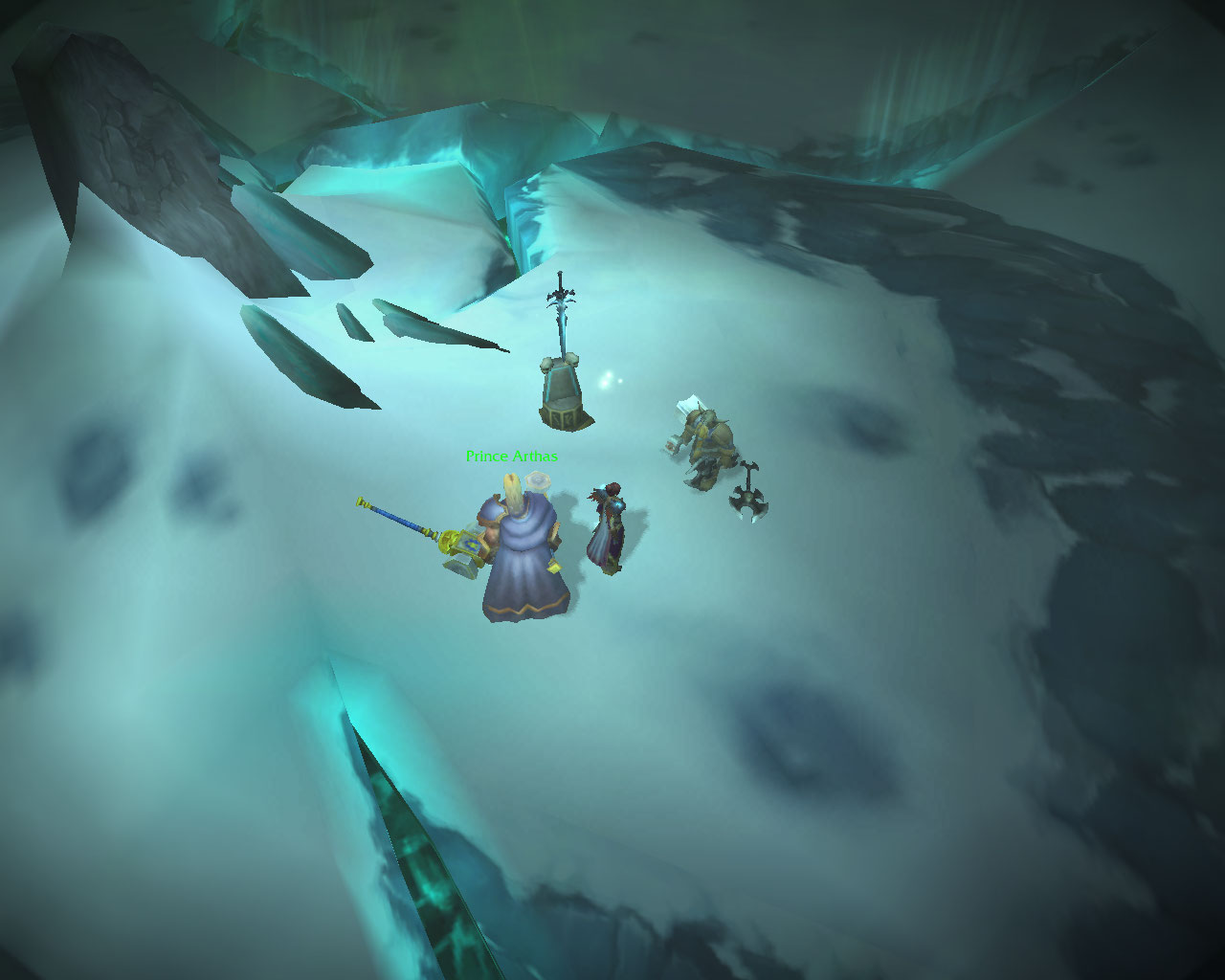Select the Prince Arthas name label
Image resolution: width=1225 pixels, height=980 pixels.
click(x=511, y=457)
